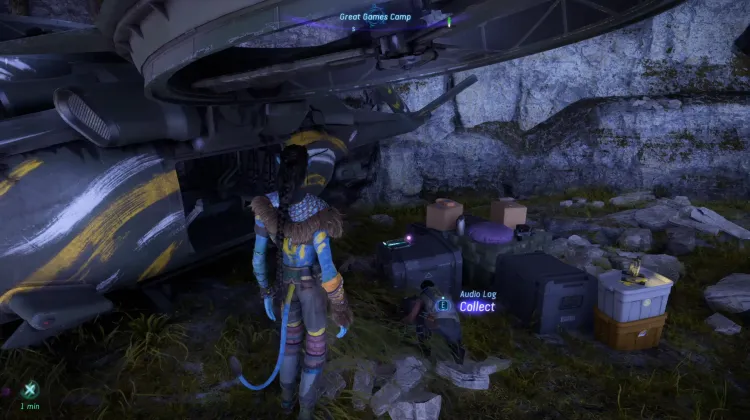Image resolution: width=750 pixels, height=420 pixels.
Task: Choose Collect for the Audio Log
Action: (476, 307)
